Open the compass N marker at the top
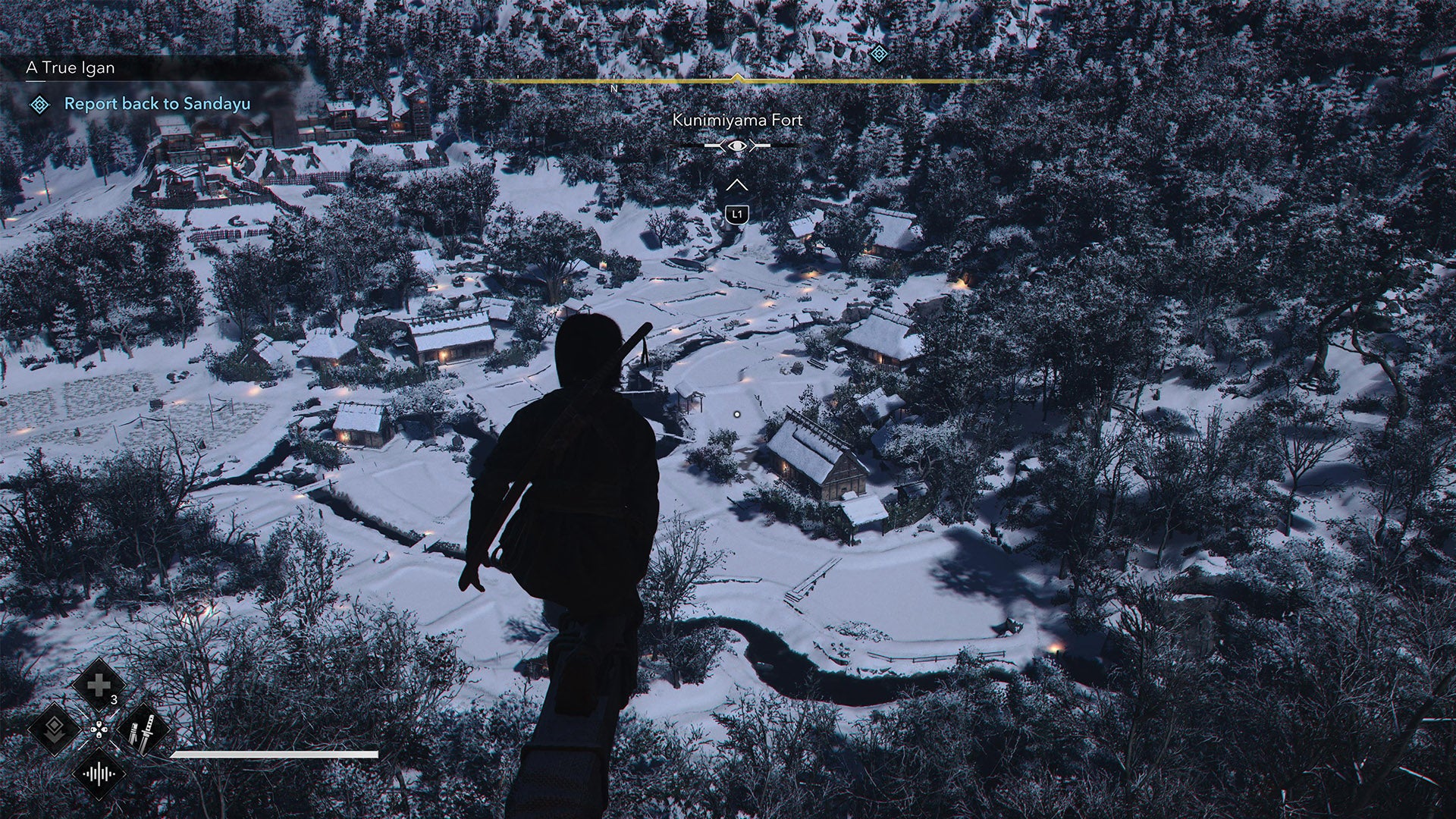 coord(614,89)
